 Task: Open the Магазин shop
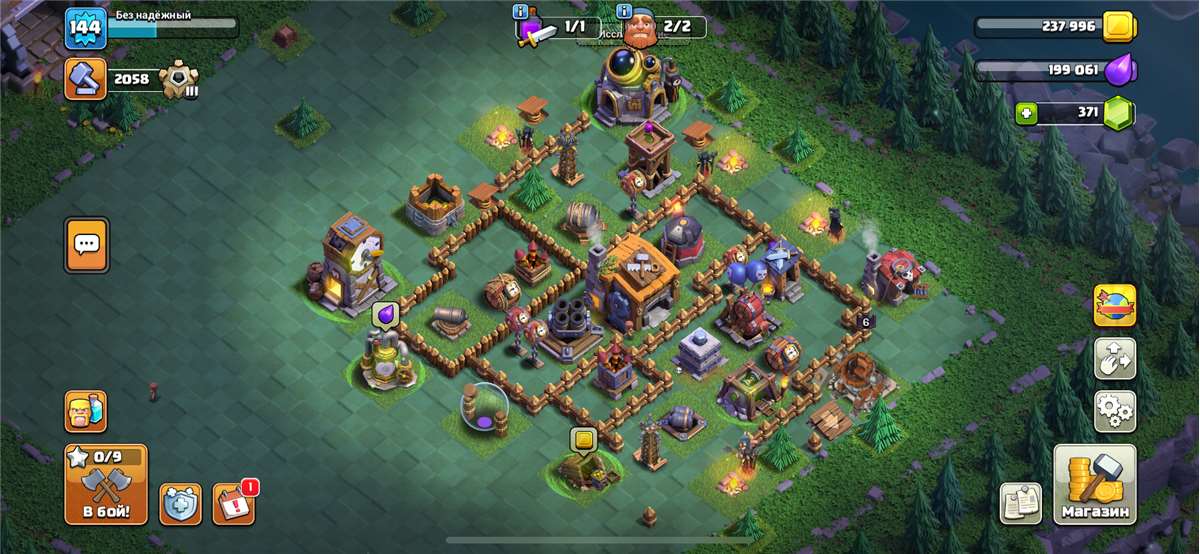click(1094, 485)
